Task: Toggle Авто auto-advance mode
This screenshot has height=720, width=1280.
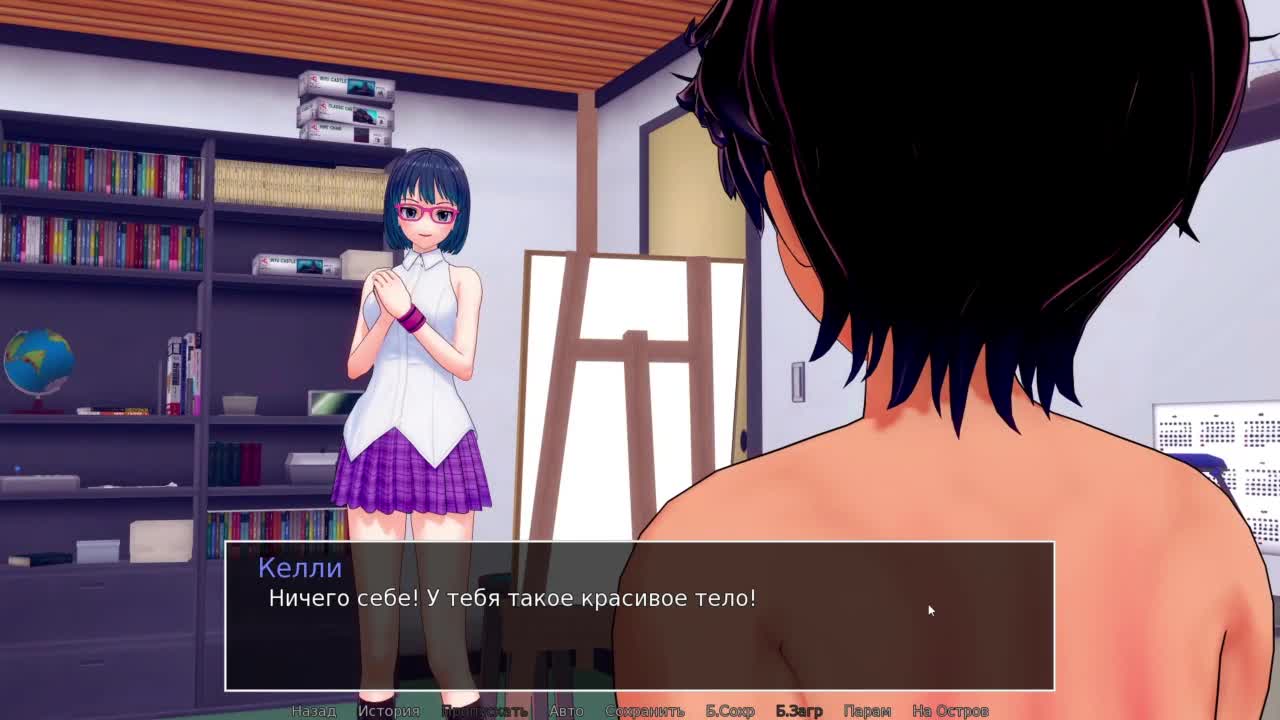Action: (566, 710)
